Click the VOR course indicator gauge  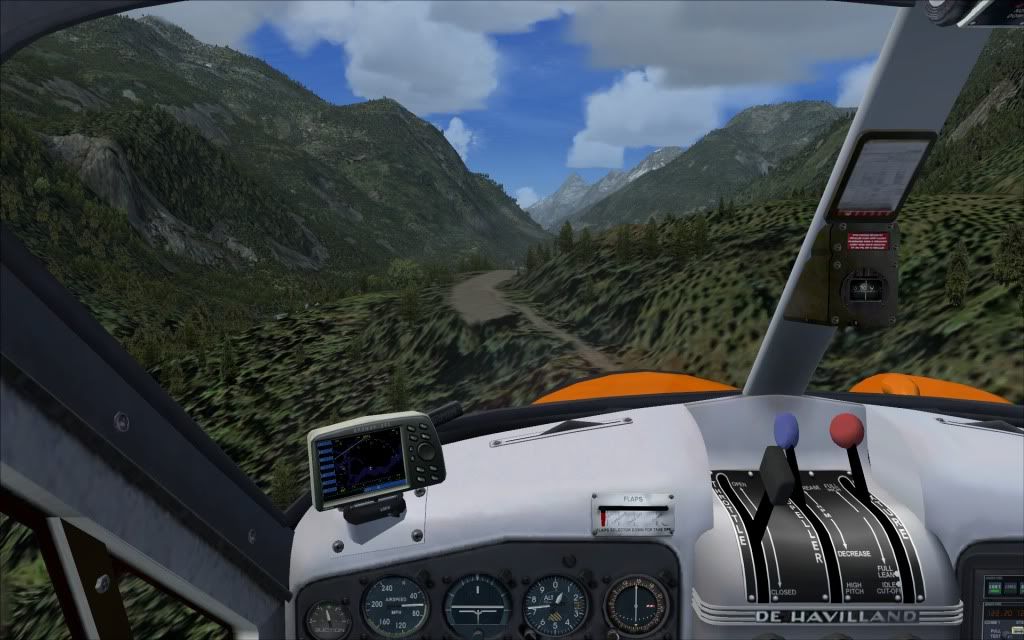635,605
